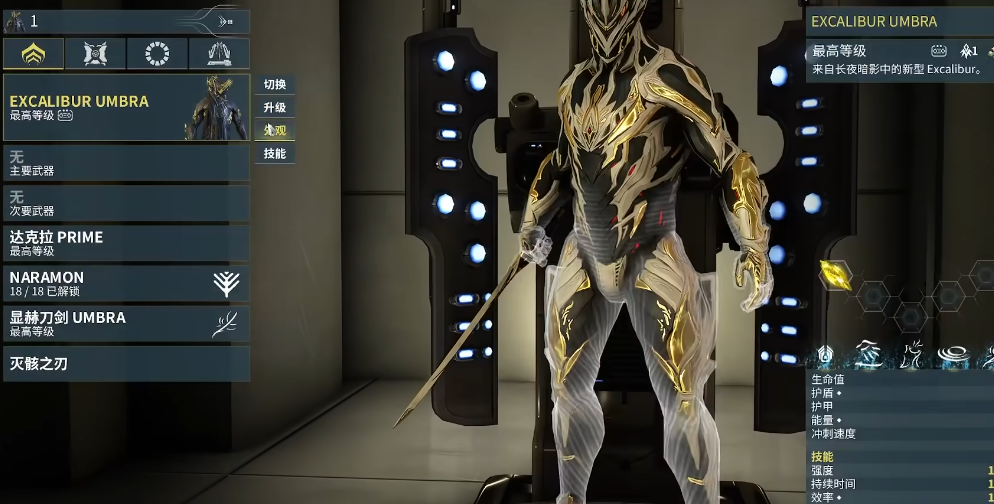The height and width of the screenshot is (504, 994).
Task: Open the 灭骸之刃 weapon slot
Action: click(x=126, y=364)
